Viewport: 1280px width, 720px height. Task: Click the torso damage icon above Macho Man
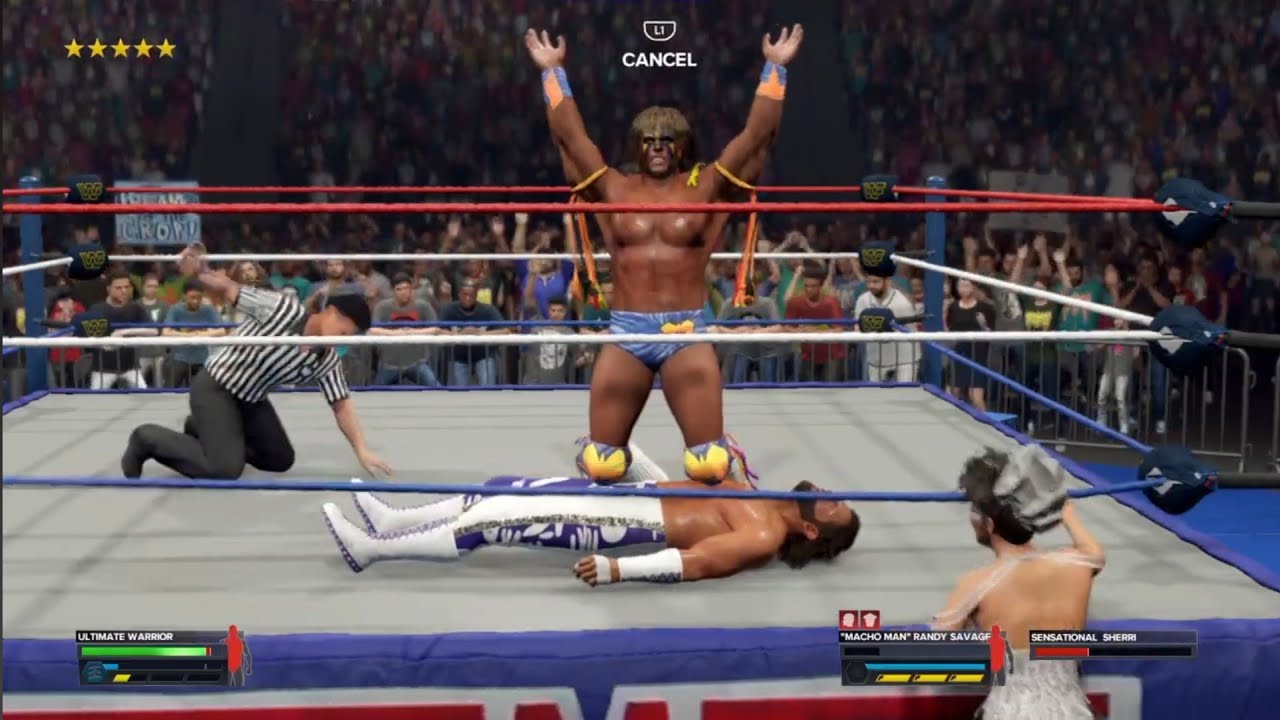(x=870, y=619)
